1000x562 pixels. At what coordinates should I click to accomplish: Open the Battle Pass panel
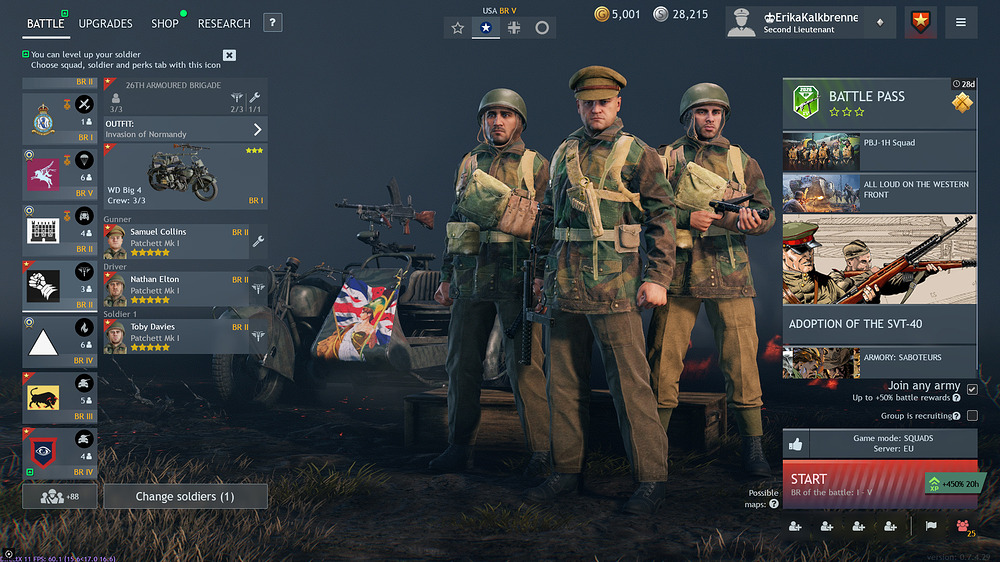[x=879, y=104]
